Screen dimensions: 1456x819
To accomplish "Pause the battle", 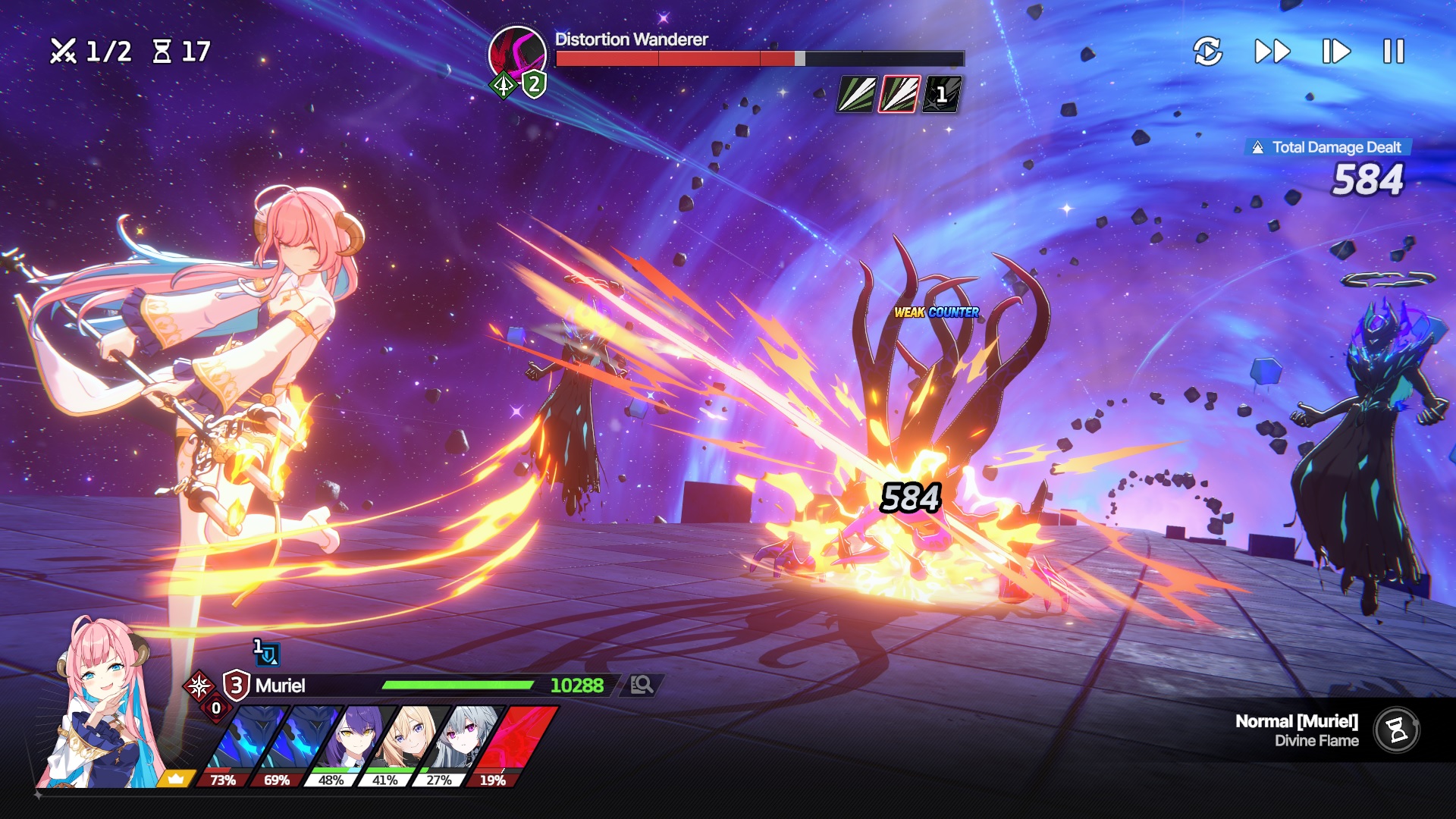I will [1393, 52].
